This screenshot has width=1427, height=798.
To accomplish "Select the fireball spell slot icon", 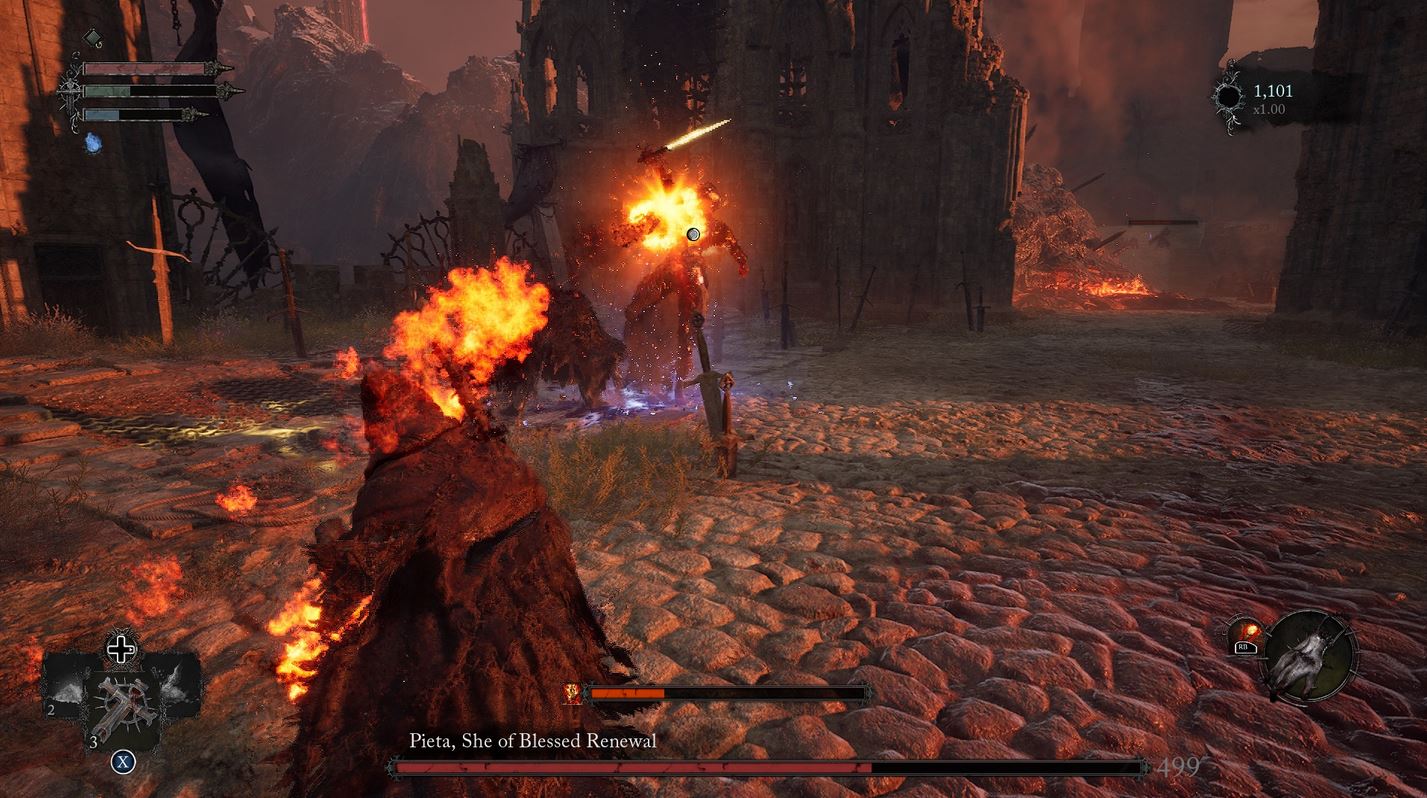I will pyautogui.click(x=1247, y=635).
